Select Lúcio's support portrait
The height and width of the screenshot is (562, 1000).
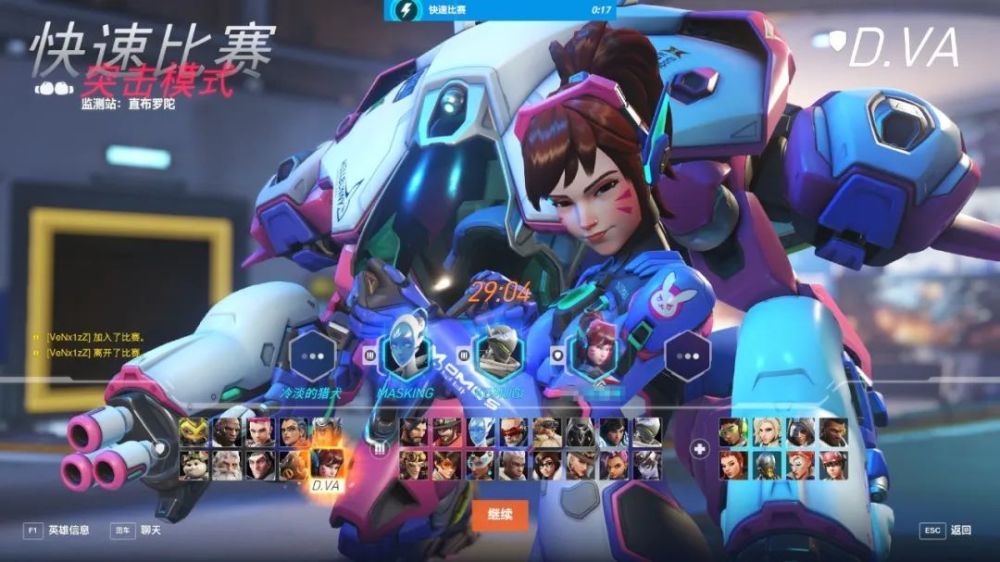click(x=734, y=432)
